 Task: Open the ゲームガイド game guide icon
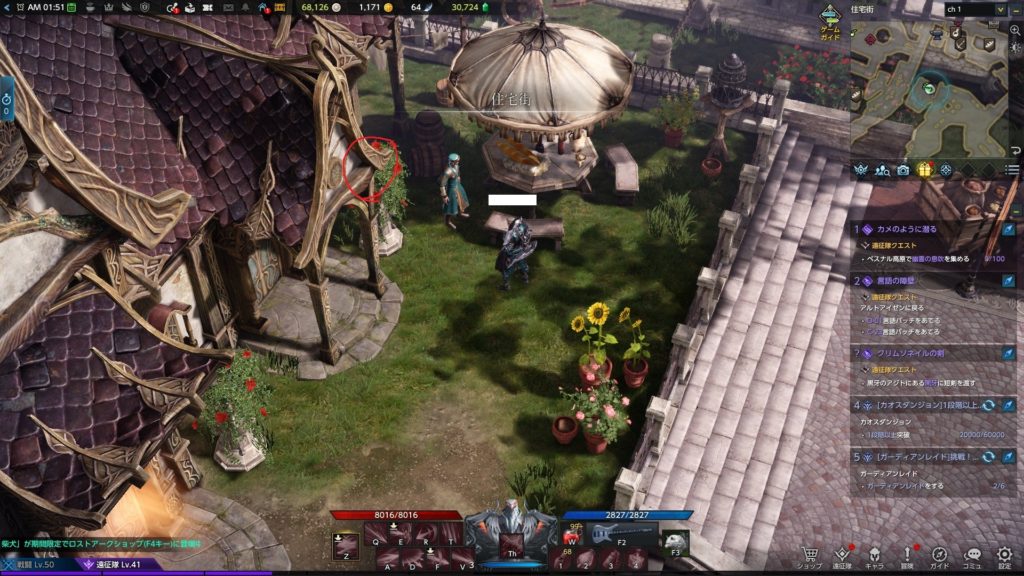coord(830,19)
